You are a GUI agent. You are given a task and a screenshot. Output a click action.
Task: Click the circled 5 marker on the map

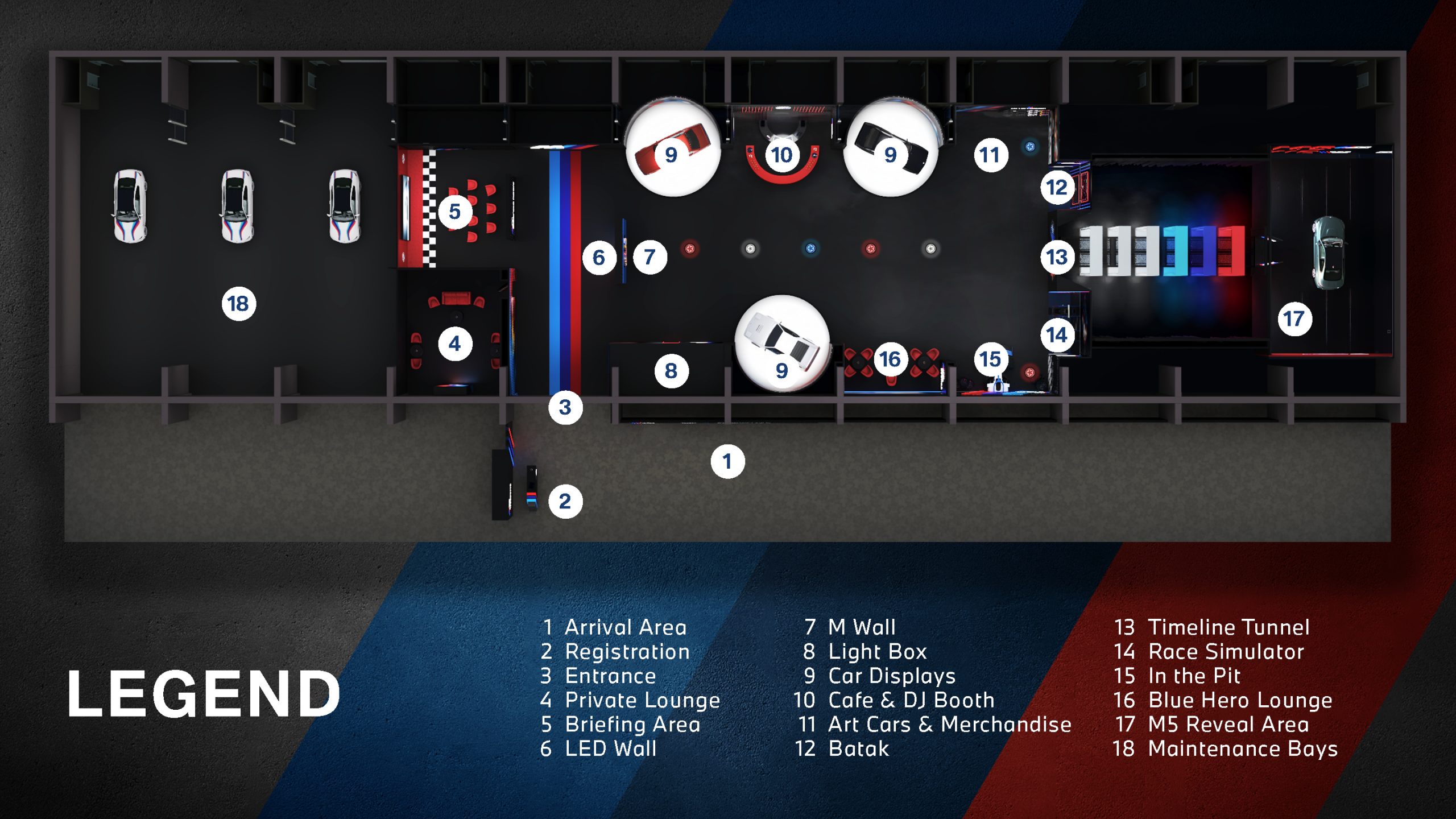(x=455, y=212)
